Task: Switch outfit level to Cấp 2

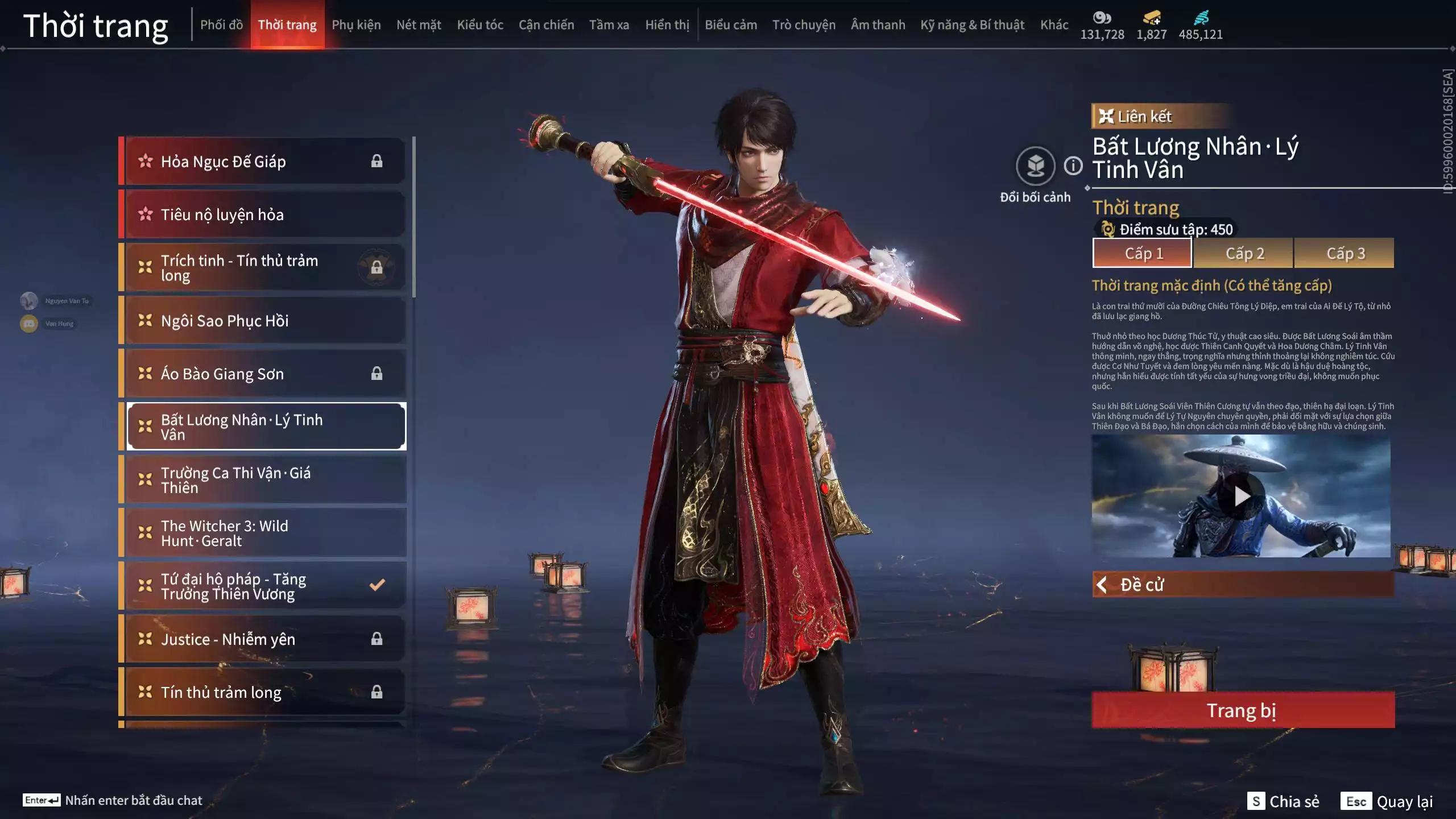Action: tap(1244, 254)
